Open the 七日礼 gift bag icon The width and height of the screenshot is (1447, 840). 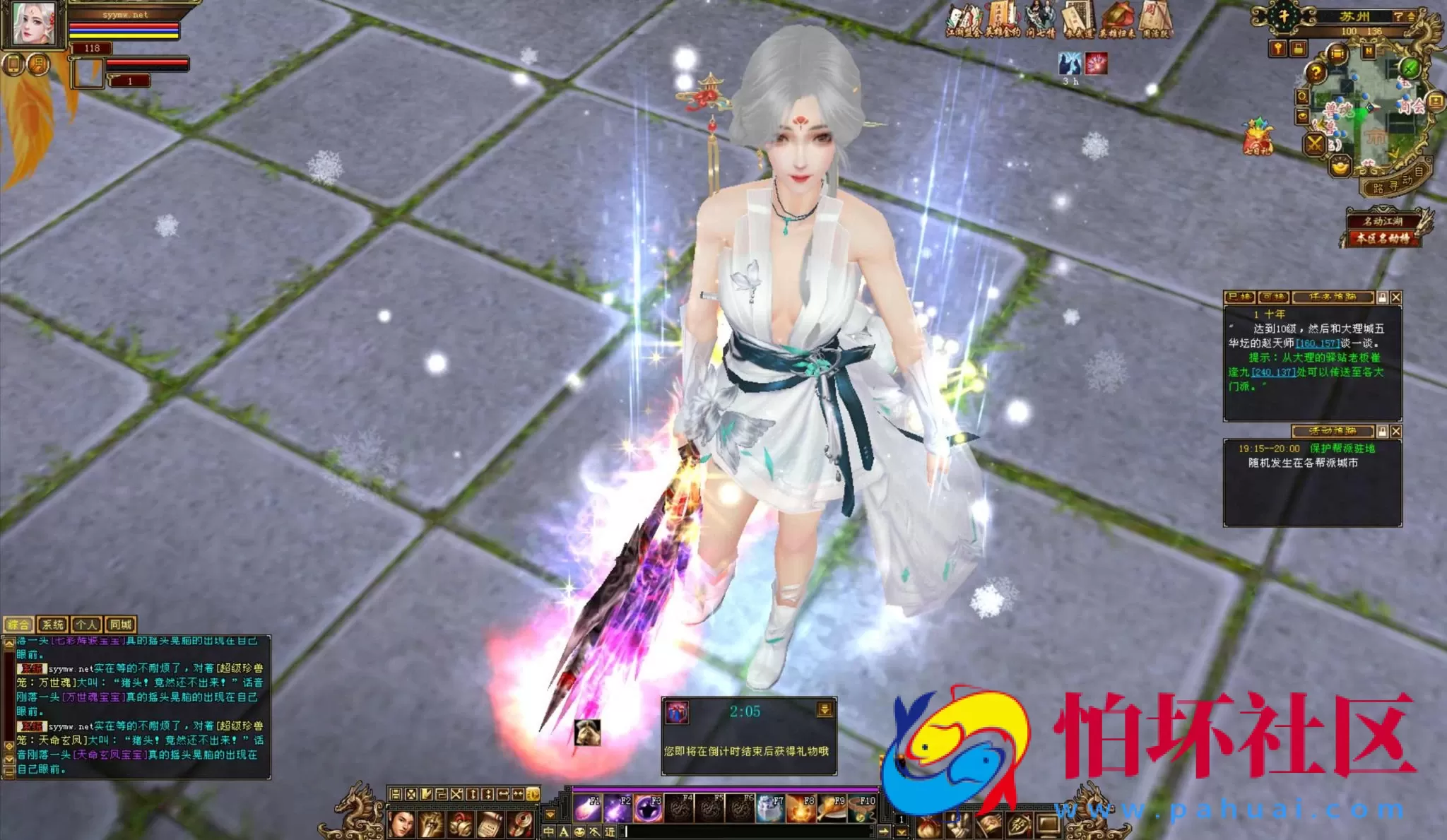coord(1257,137)
